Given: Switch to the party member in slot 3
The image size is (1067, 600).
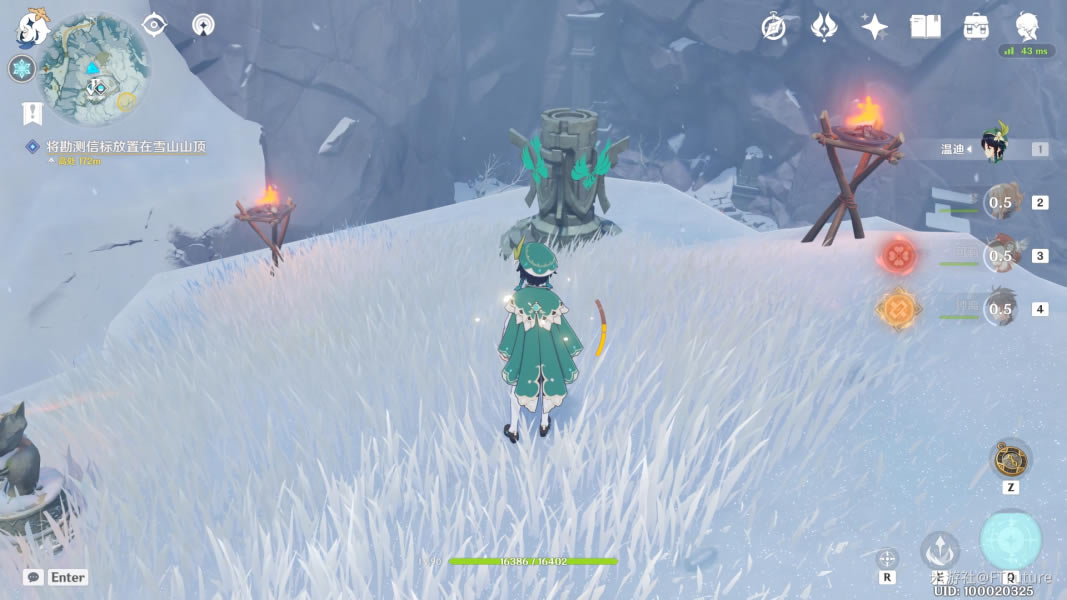Looking at the screenshot, I should (1000, 255).
